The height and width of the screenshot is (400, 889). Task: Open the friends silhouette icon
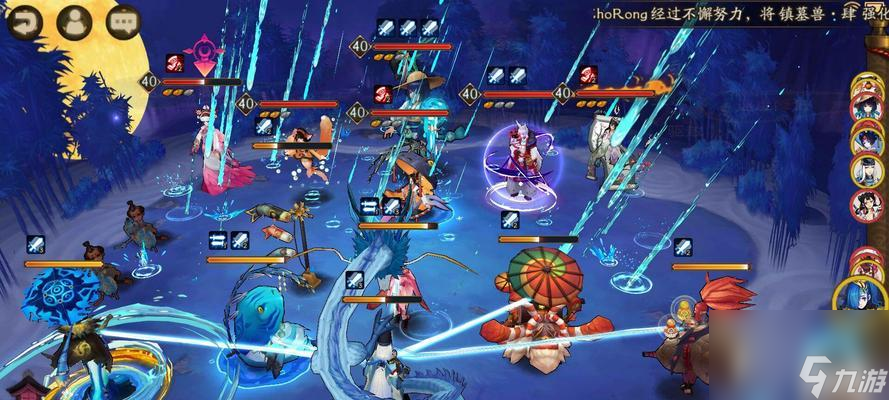pyautogui.click(x=73, y=21)
